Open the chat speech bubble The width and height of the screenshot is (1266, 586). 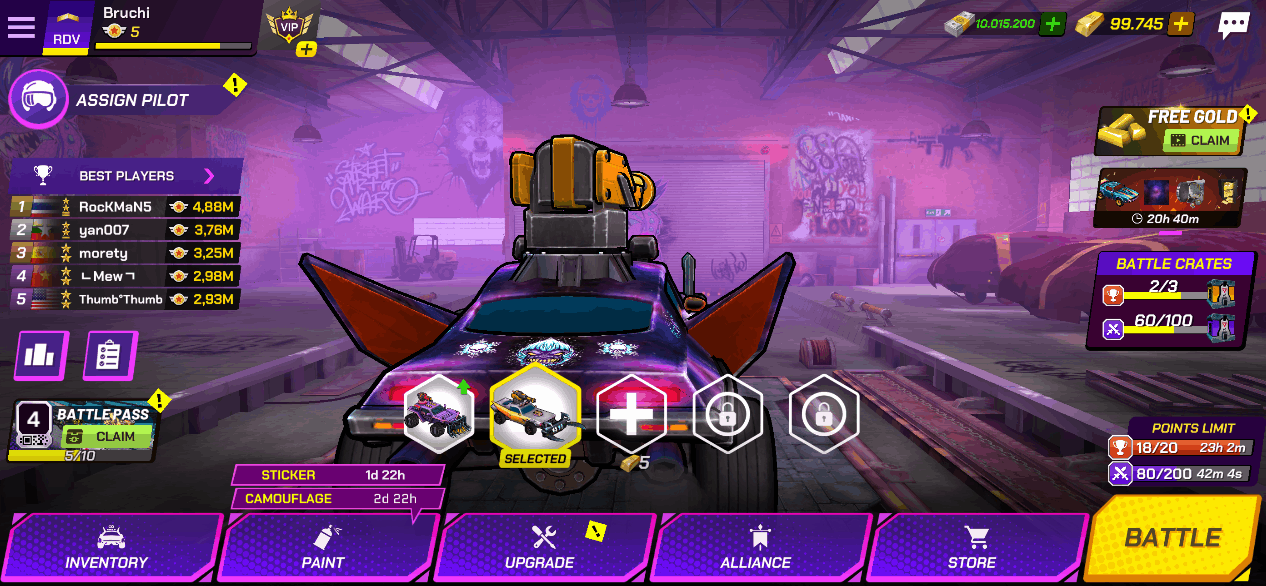tap(1234, 26)
